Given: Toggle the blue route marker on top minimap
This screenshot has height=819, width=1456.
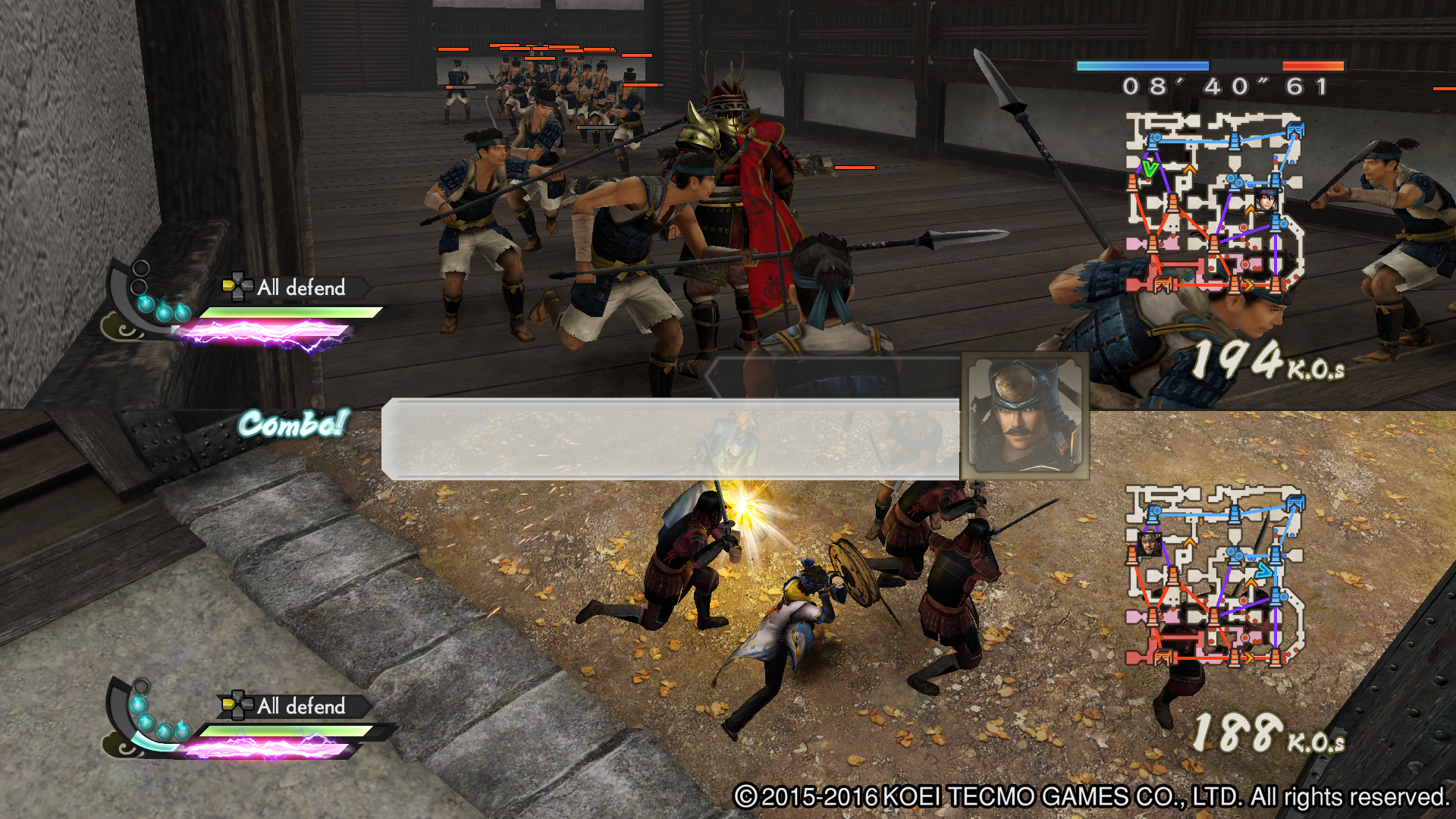Looking at the screenshot, I should point(1234,140).
